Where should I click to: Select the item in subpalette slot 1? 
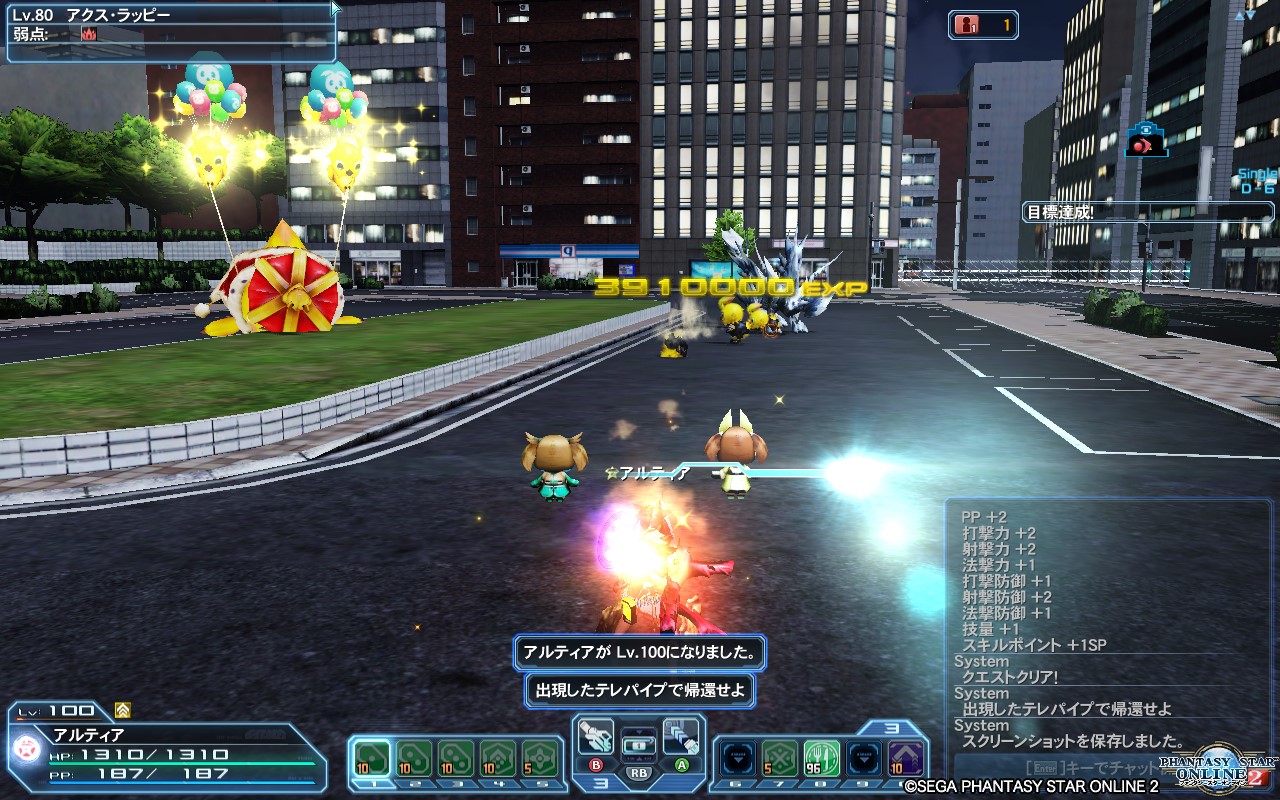372,757
